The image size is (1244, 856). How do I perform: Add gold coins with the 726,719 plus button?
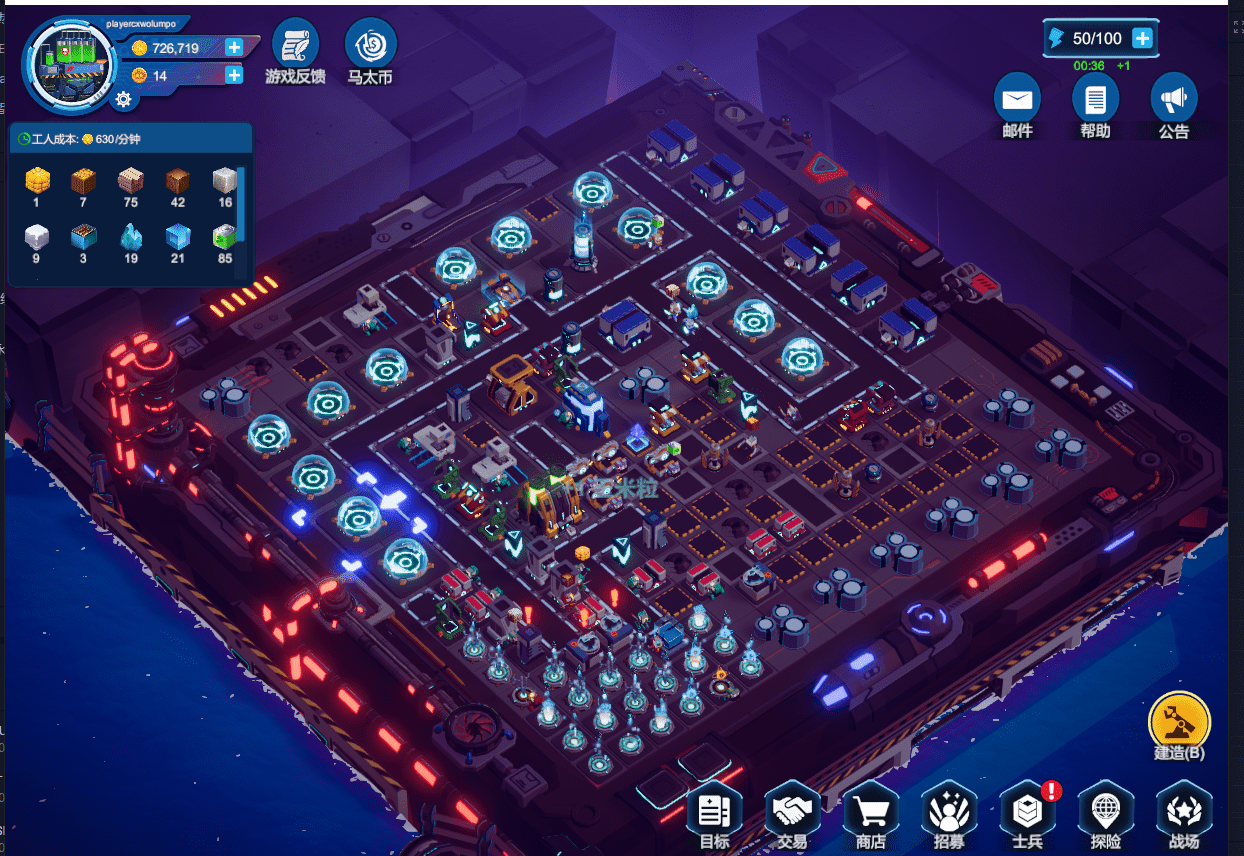pos(234,47)
